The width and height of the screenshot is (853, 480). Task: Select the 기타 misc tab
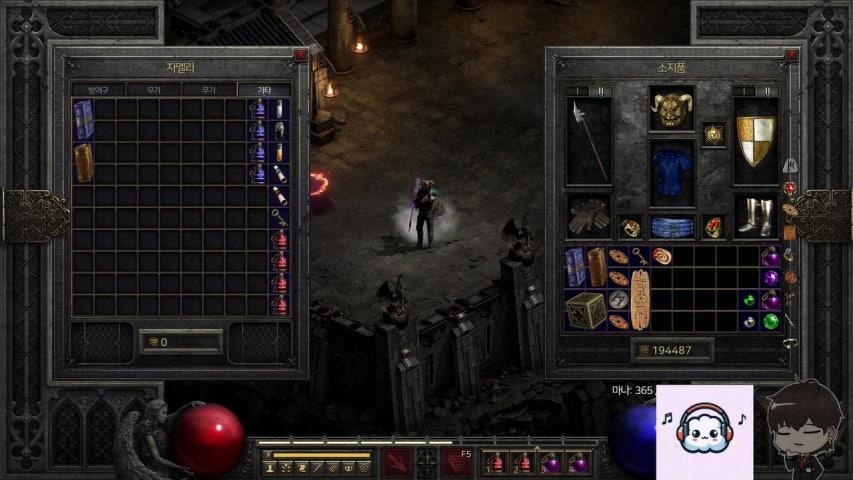point(264,90)
